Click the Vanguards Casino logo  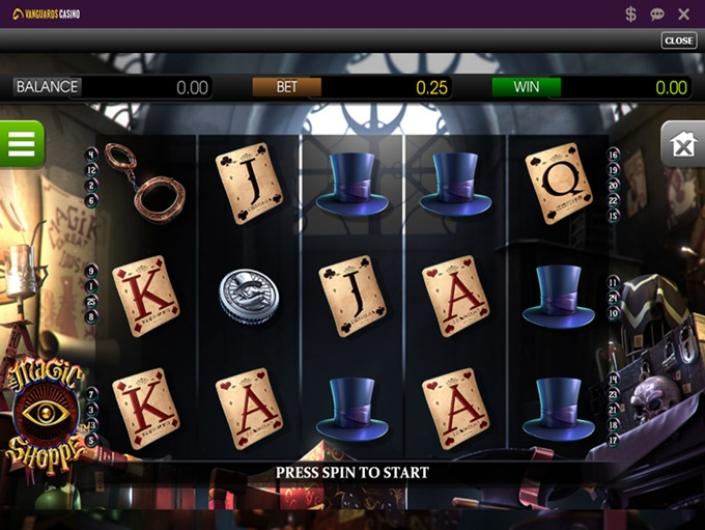[x=46, y=14]
